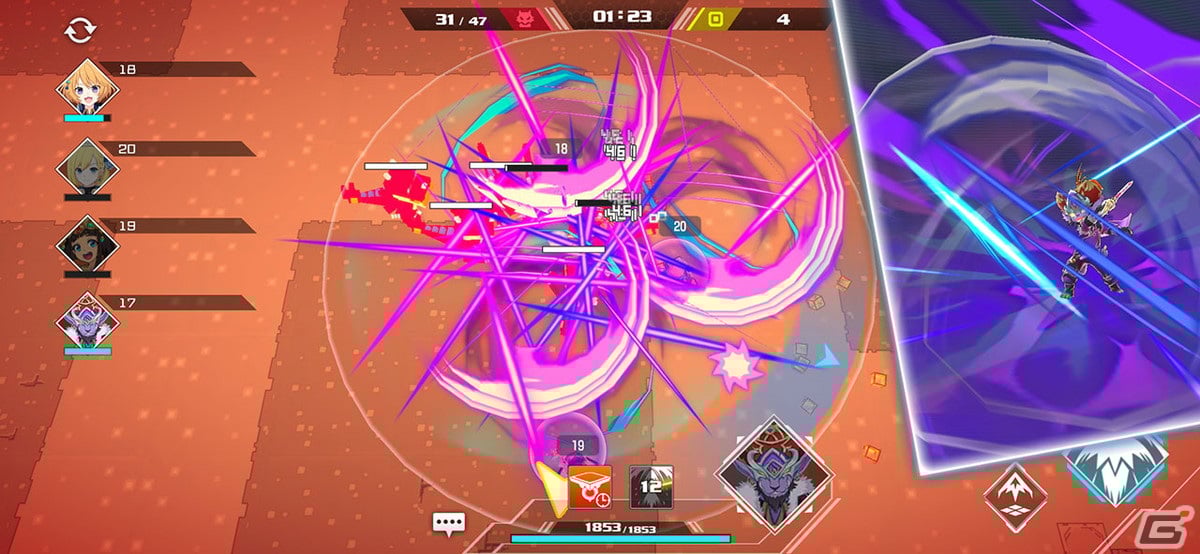Use the skill showing cooldown 12
Viewport: 1200px width, 554px height.
(649, 486)
